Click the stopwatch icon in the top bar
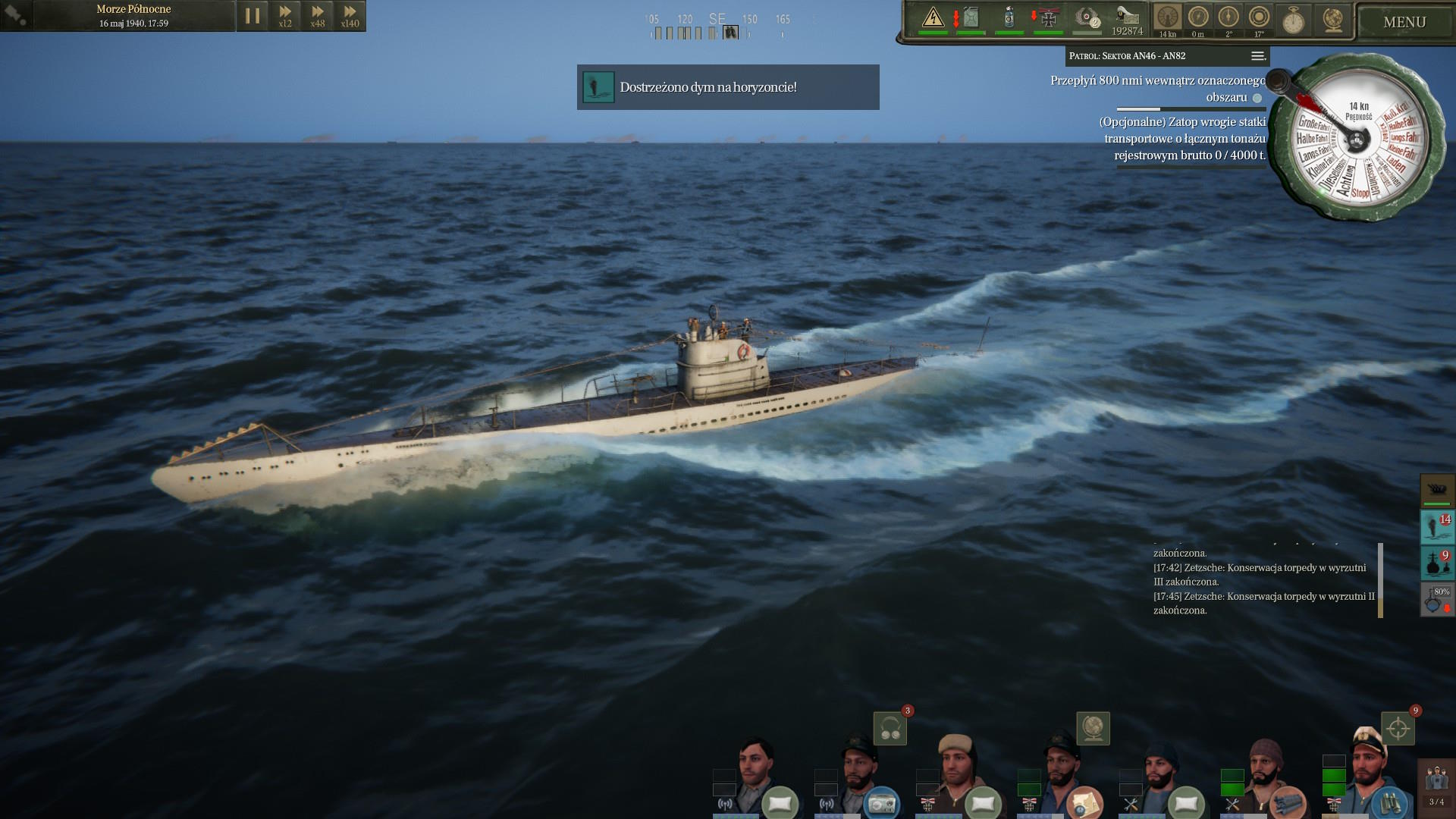The height and width of the screenshot is (819, 1456). pos(1293,20)
